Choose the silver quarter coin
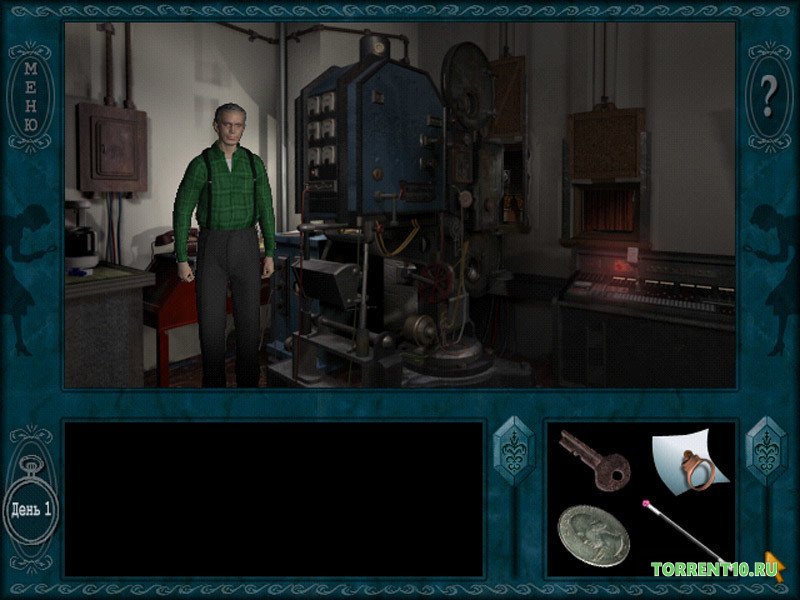The image size is (800, 600). point(593,536)
